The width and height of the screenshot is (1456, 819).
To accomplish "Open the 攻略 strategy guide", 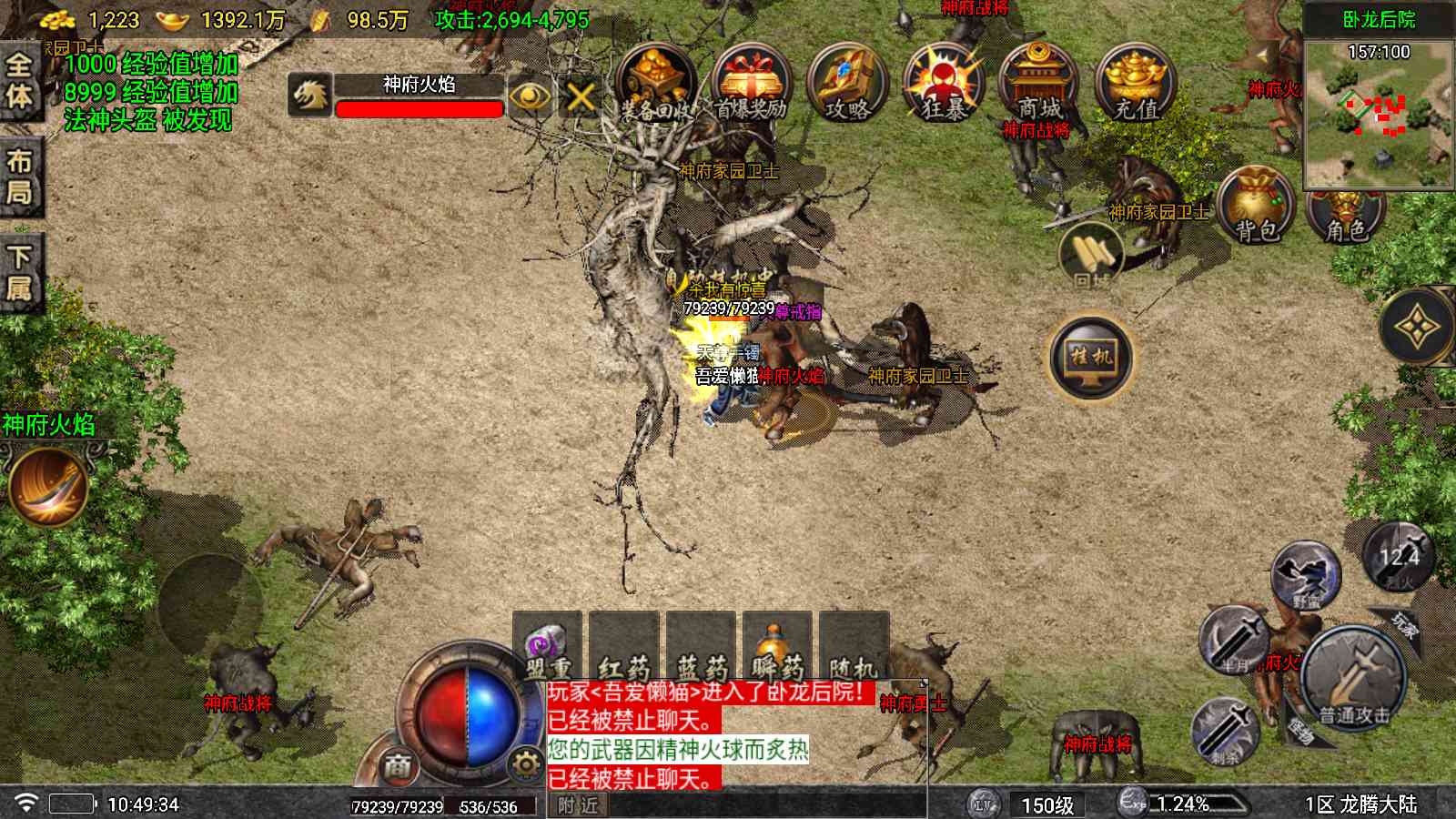I will point(847,84).
